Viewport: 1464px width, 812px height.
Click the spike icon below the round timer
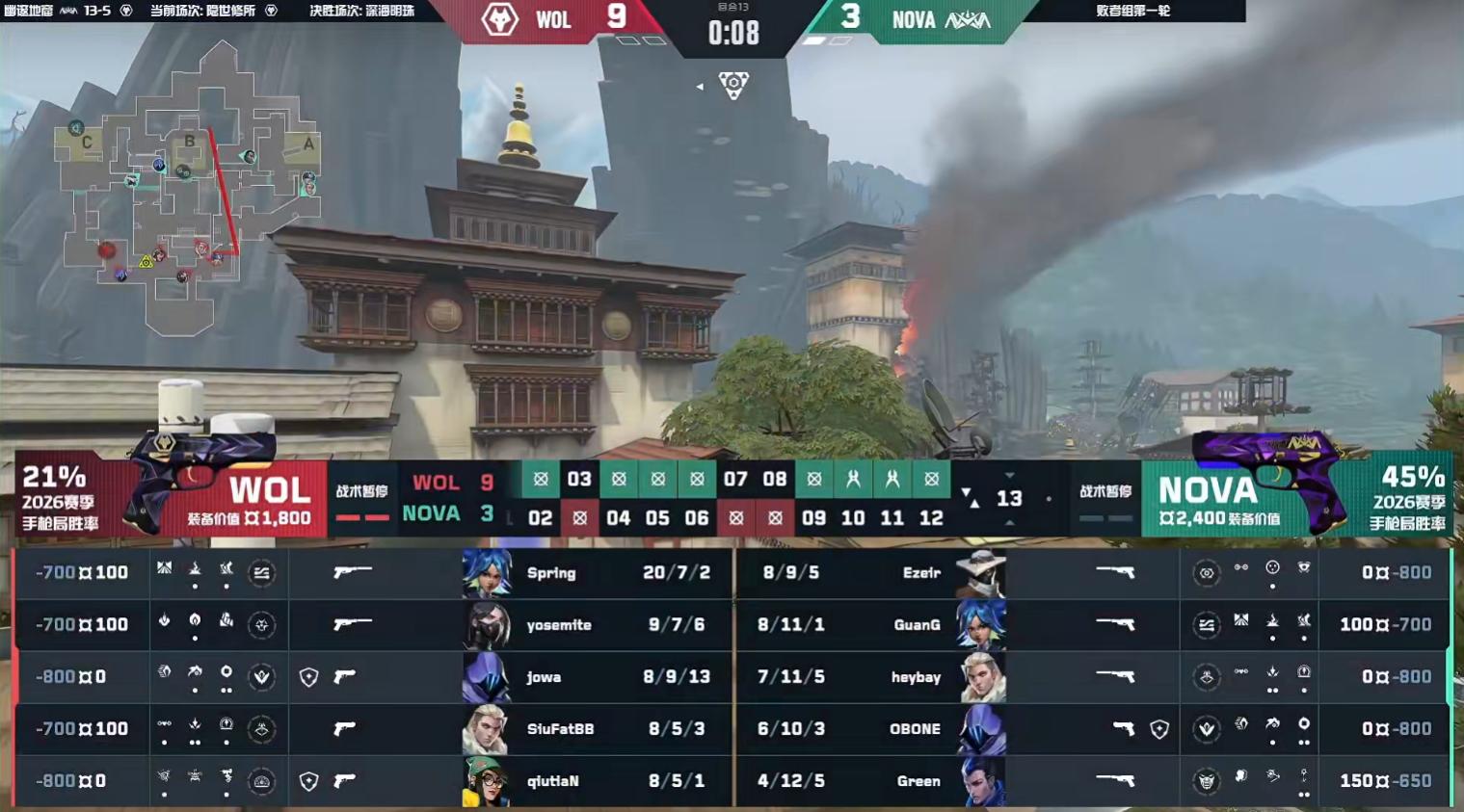tap(733, 86)
